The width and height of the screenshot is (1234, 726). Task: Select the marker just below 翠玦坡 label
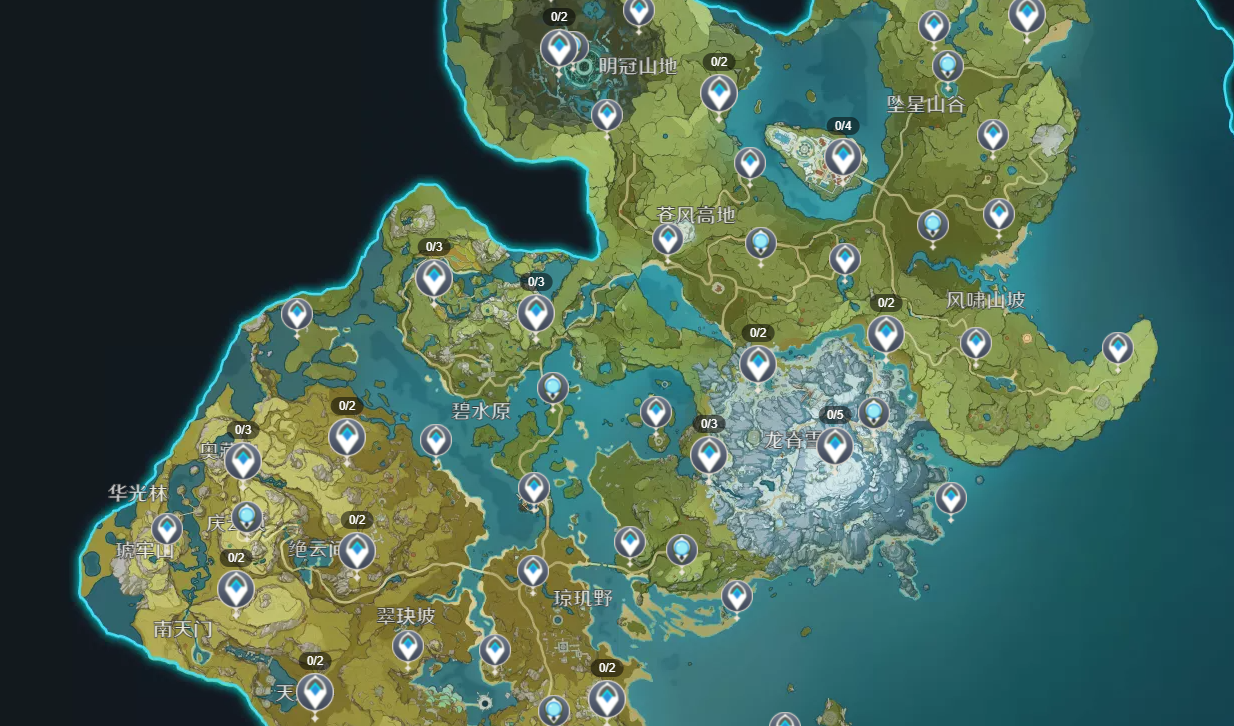tap(407, 646)
